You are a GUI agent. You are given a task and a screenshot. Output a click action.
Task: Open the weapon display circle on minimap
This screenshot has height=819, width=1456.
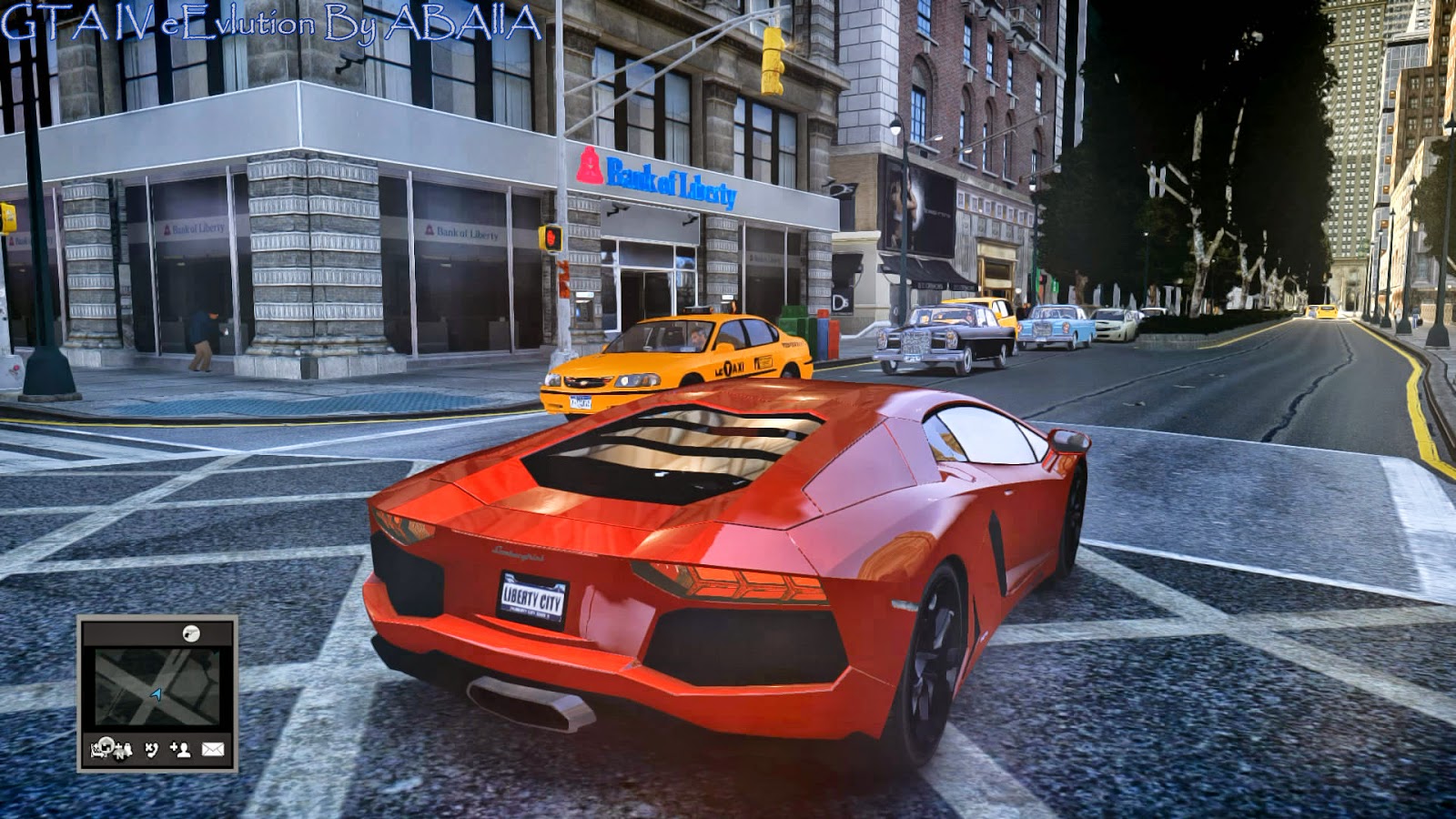tap(191, 634)
